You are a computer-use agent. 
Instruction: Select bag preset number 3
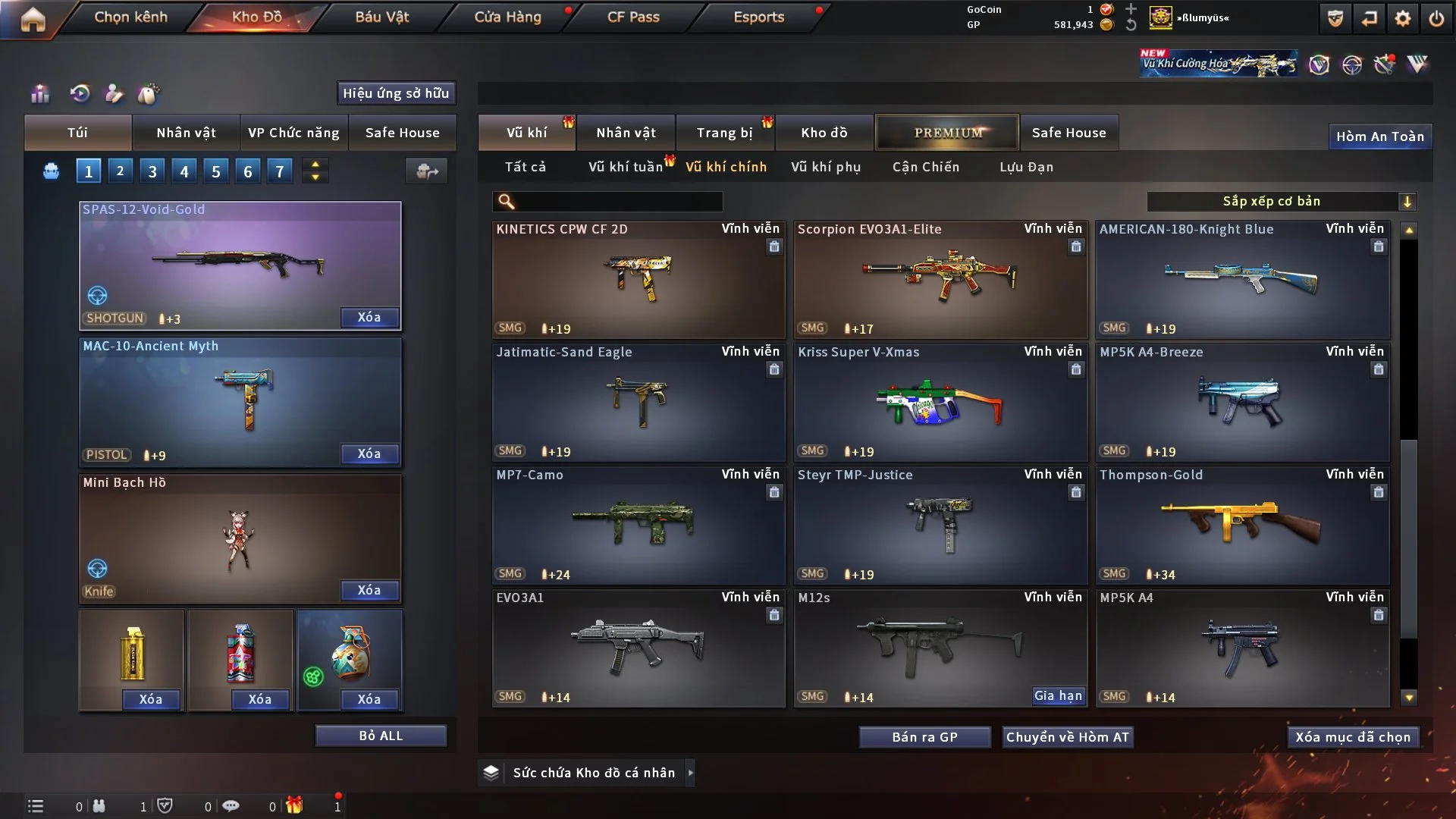coord(152,171)
